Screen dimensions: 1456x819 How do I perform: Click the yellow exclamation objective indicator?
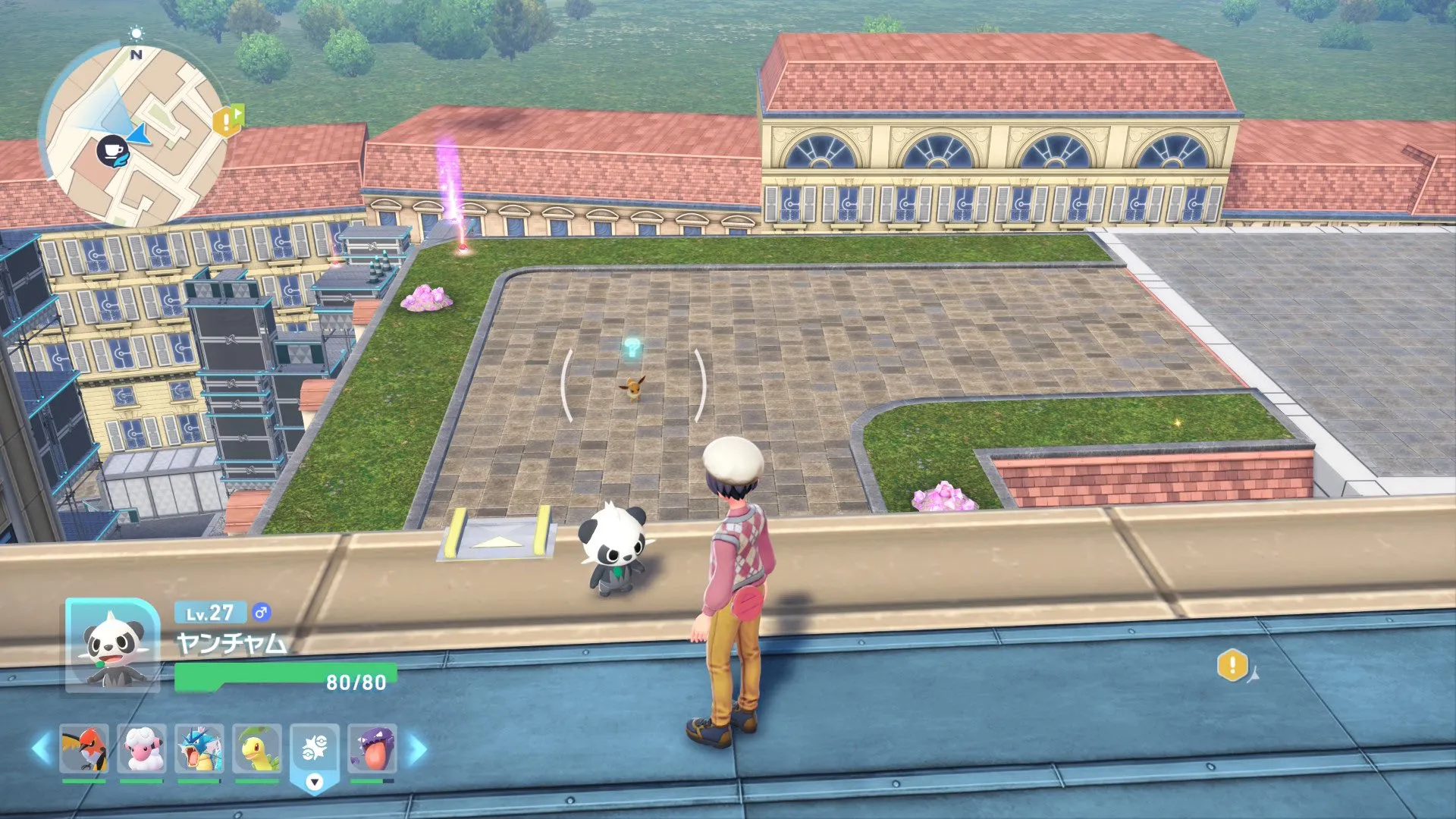[x=1232, y=665]
